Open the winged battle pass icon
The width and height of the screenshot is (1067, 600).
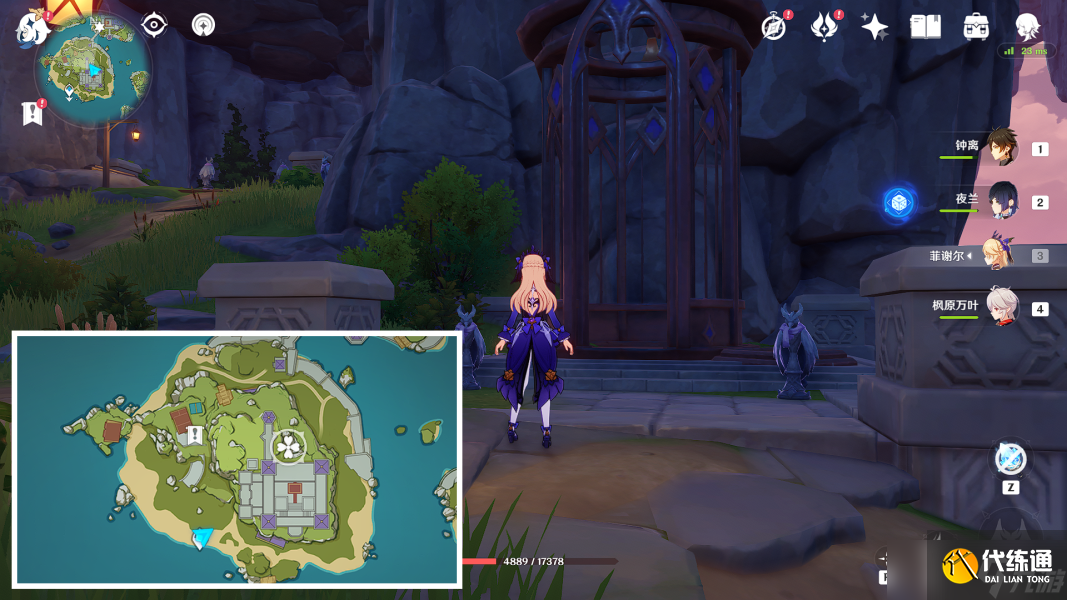824,27
